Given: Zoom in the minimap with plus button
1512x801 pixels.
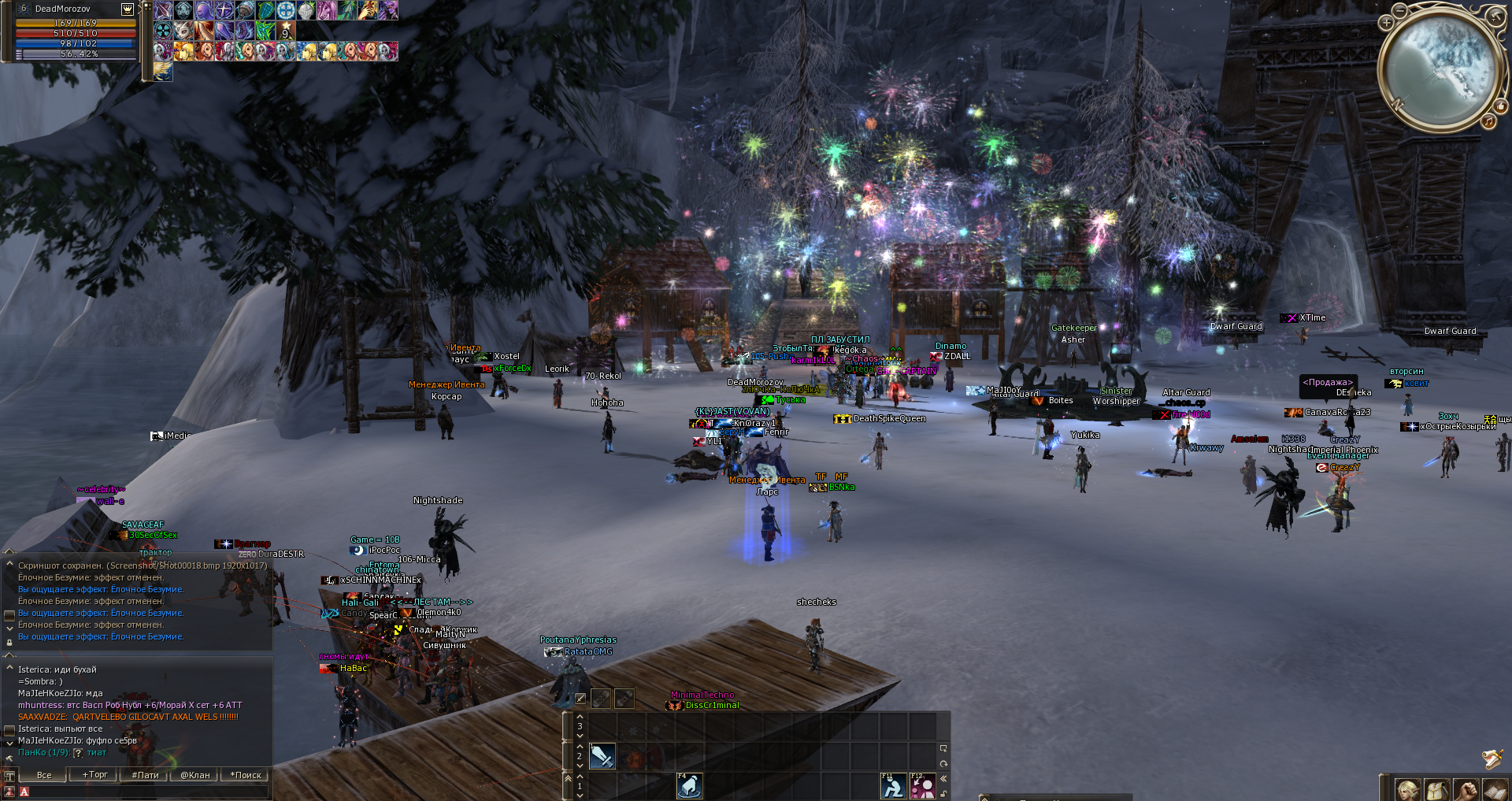Looking at the screenshot, I should coord(1387,23).
